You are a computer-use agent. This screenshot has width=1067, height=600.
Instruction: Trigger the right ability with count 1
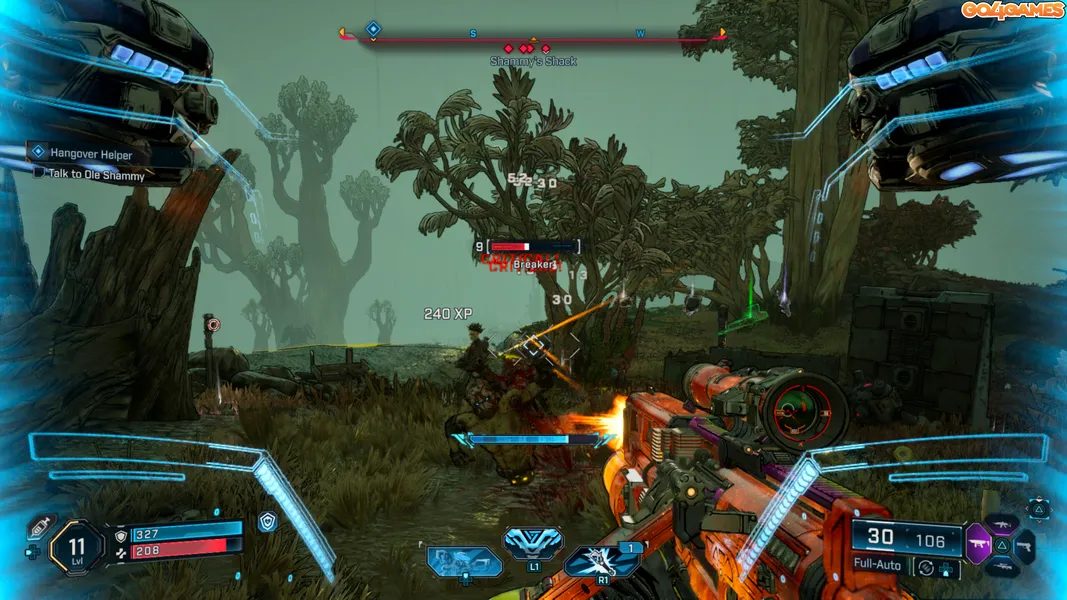603,560
